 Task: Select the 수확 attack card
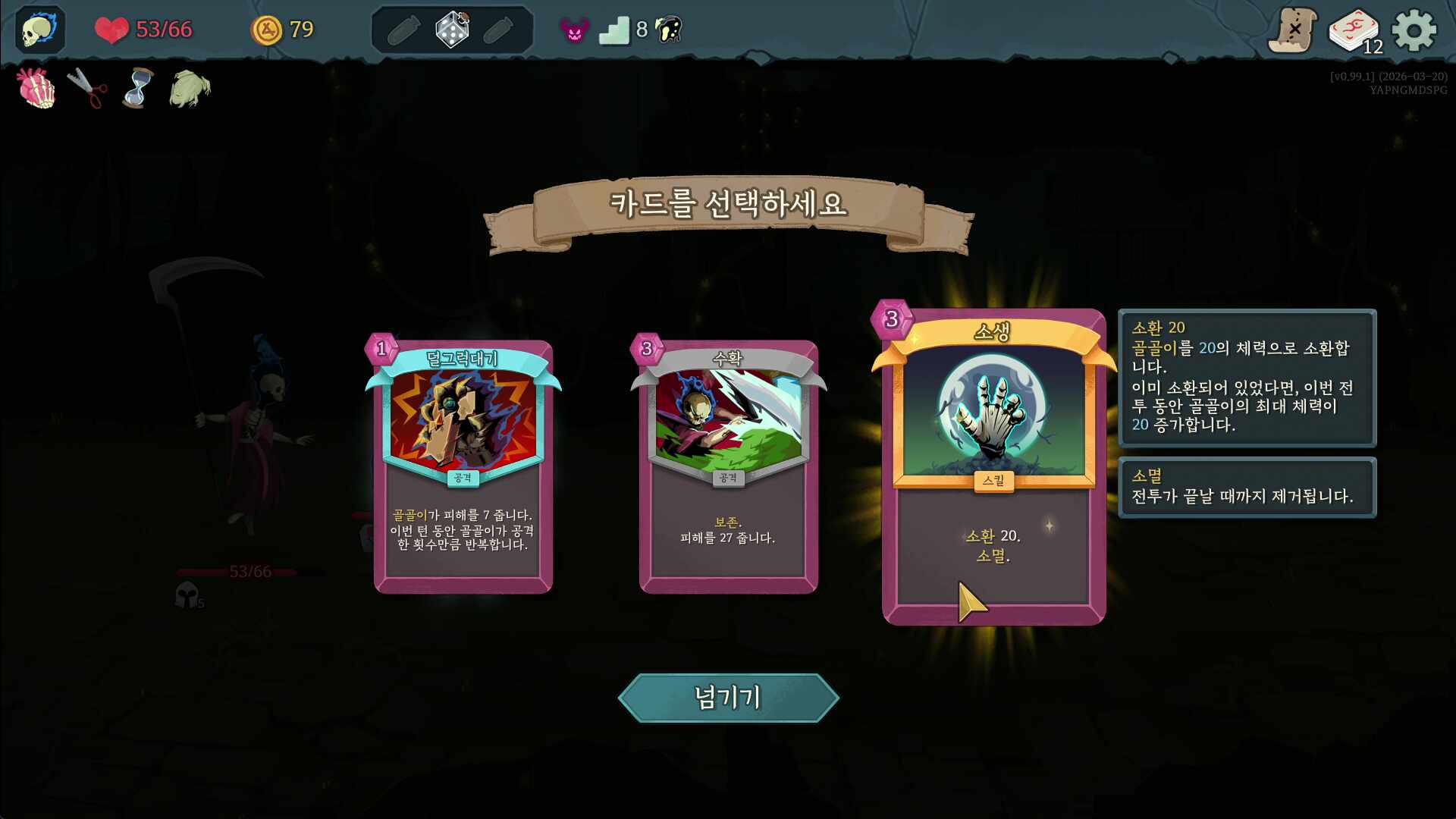(728, 466)
